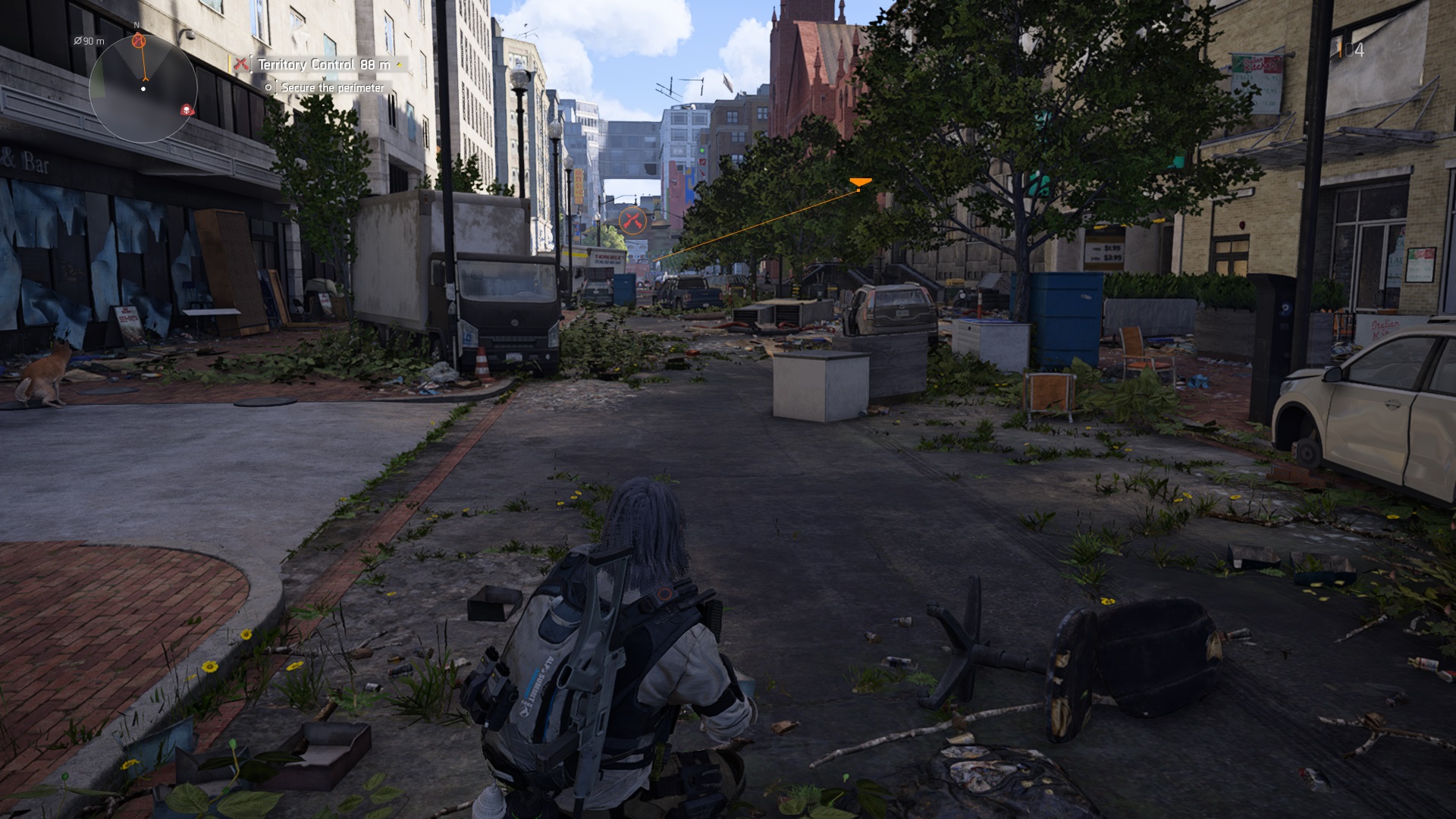Toggle the orange objective pin on the compass ring
Image resolution: width=1456 pixels, height=819 pixels.
(x=139, y=42)
